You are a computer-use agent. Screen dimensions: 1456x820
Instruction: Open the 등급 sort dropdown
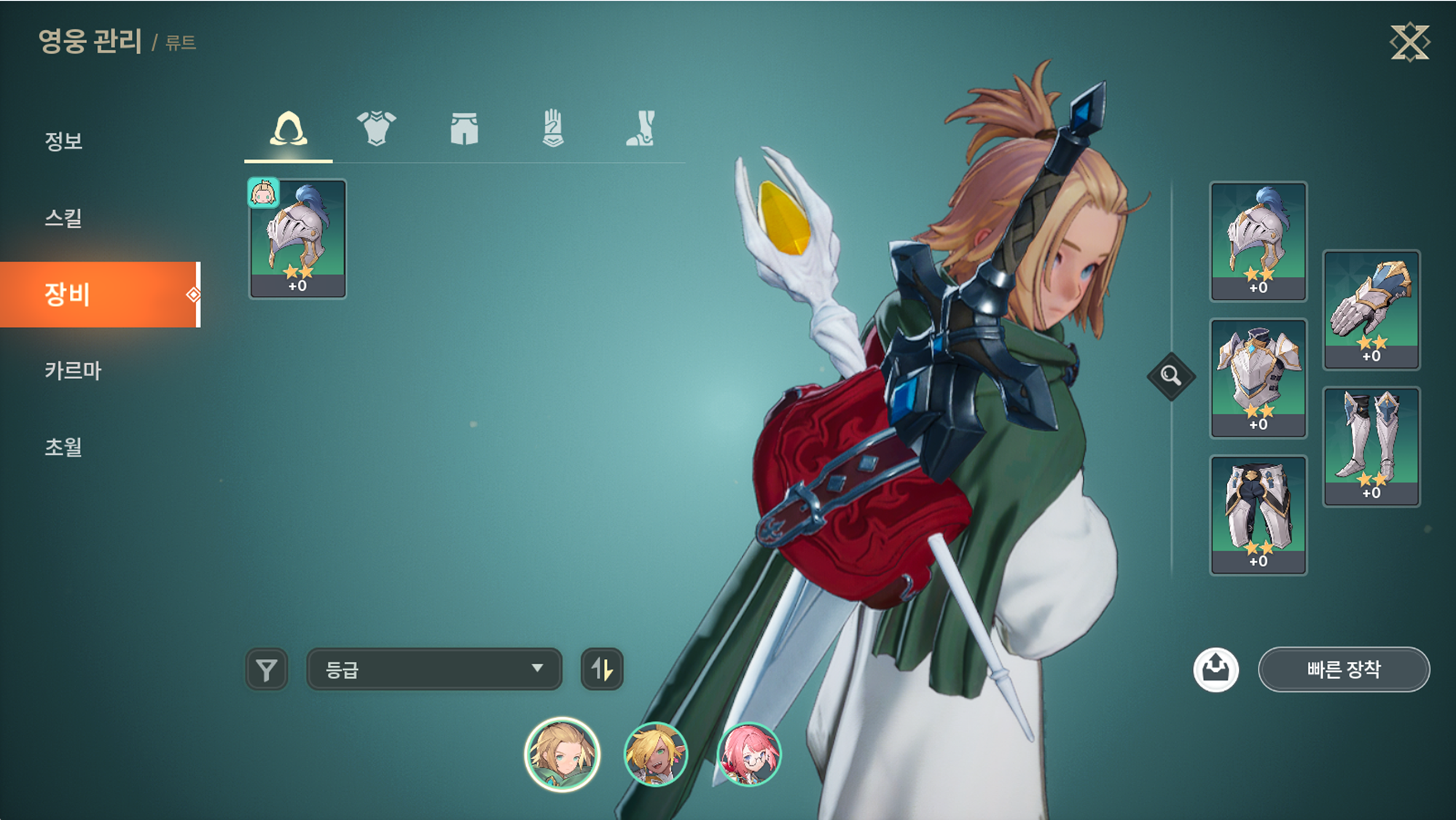point(434,669)
